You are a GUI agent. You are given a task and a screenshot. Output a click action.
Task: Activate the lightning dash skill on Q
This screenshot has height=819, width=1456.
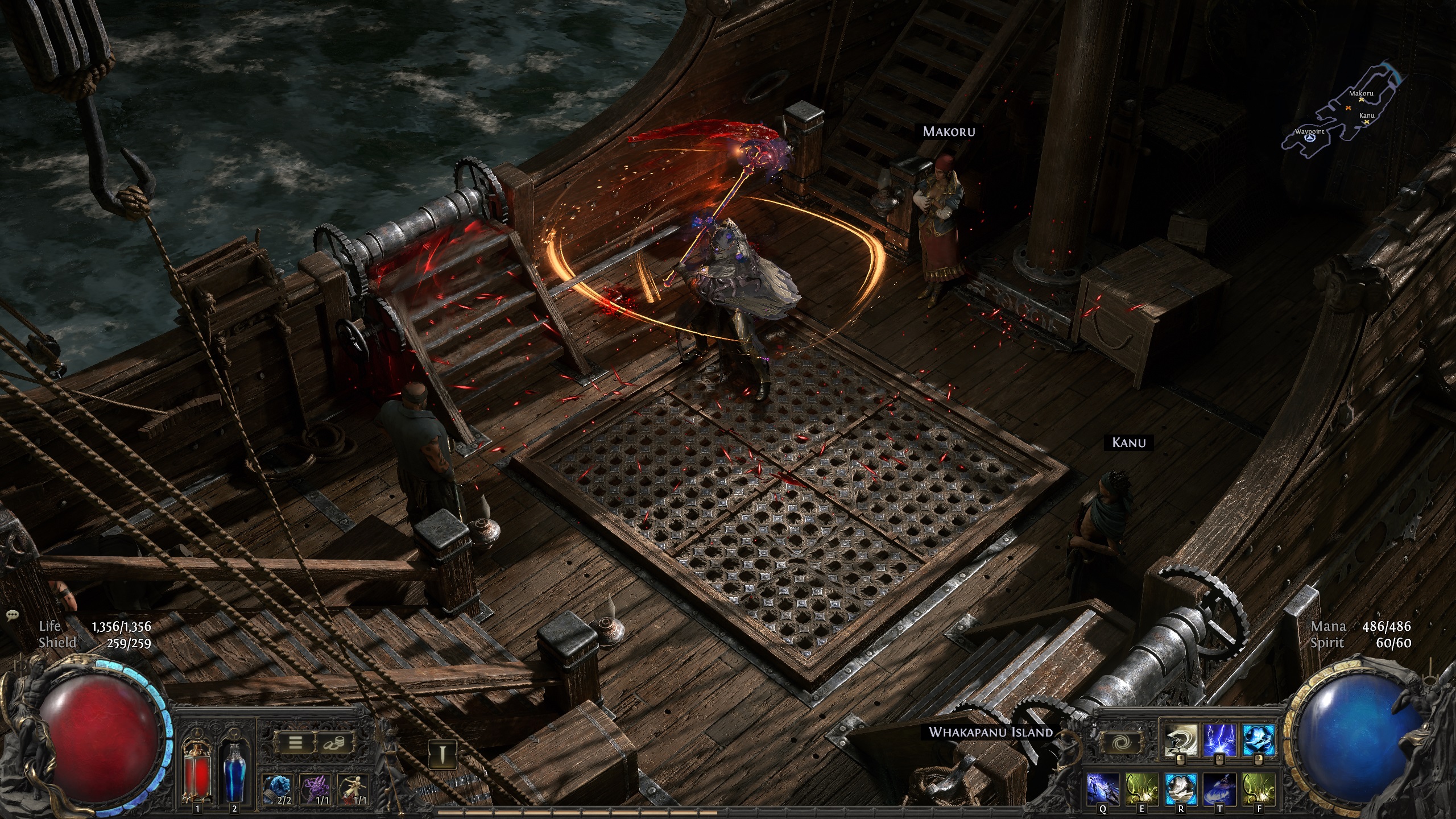pos(1102,789)
